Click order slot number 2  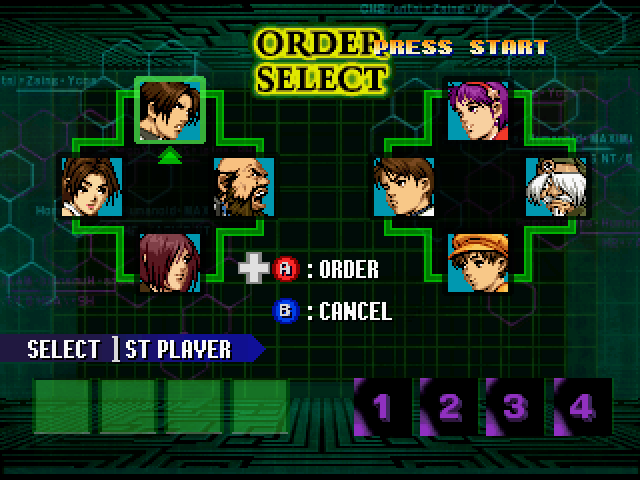(x=449, y=406)
